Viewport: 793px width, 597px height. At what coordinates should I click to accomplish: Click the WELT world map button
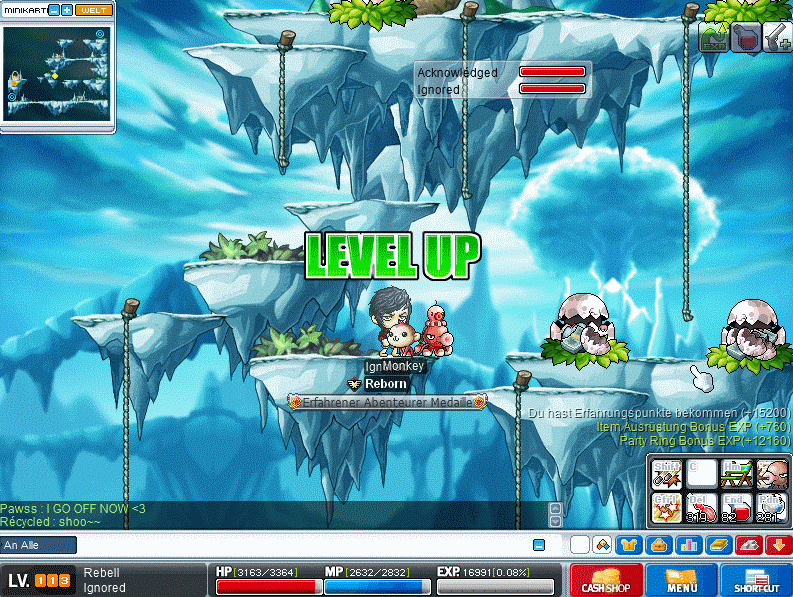[x=92, y=10]
